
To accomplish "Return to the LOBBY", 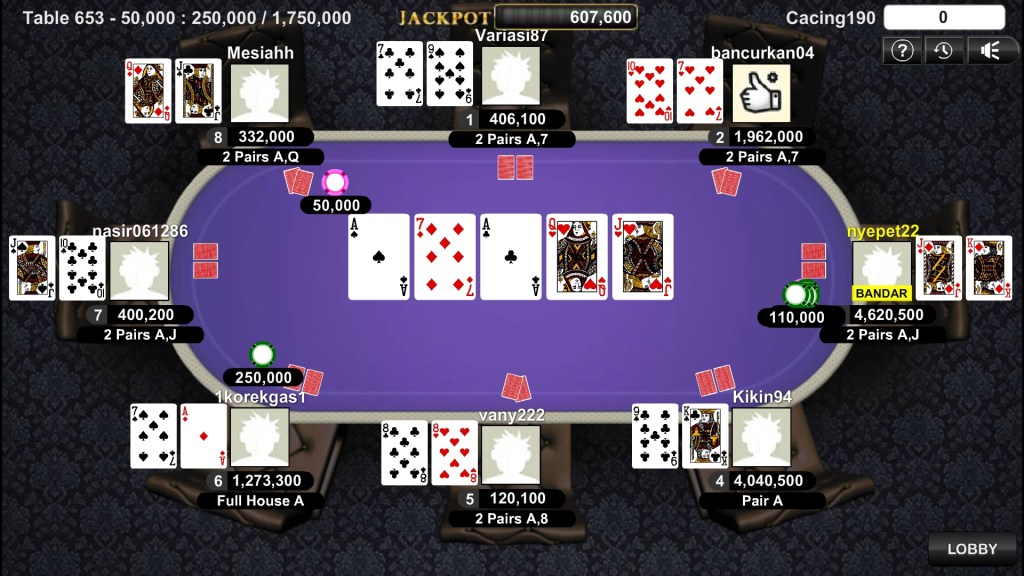I will tap(972, 549).
